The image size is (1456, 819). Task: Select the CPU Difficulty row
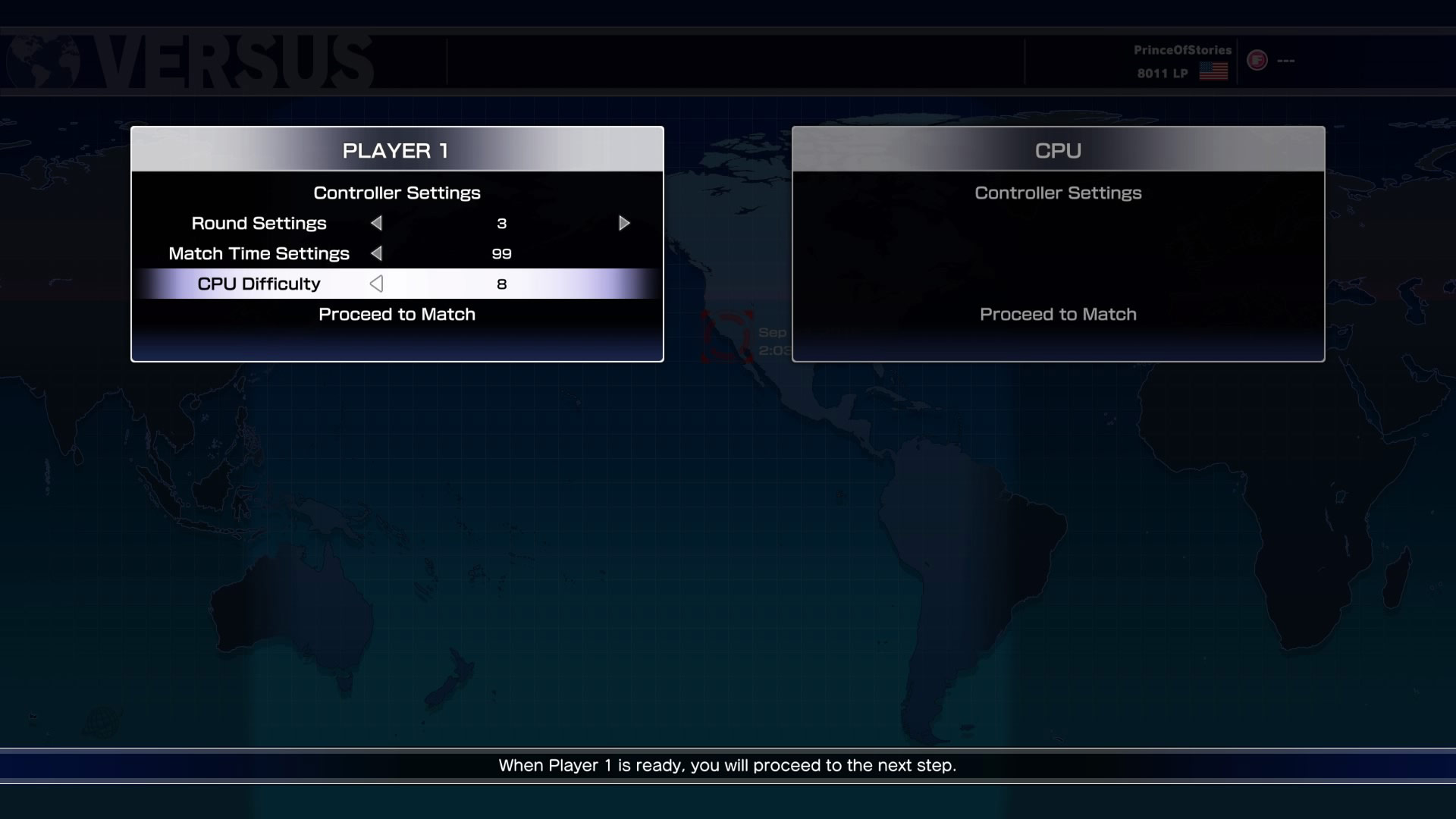[x=259, y=284]
